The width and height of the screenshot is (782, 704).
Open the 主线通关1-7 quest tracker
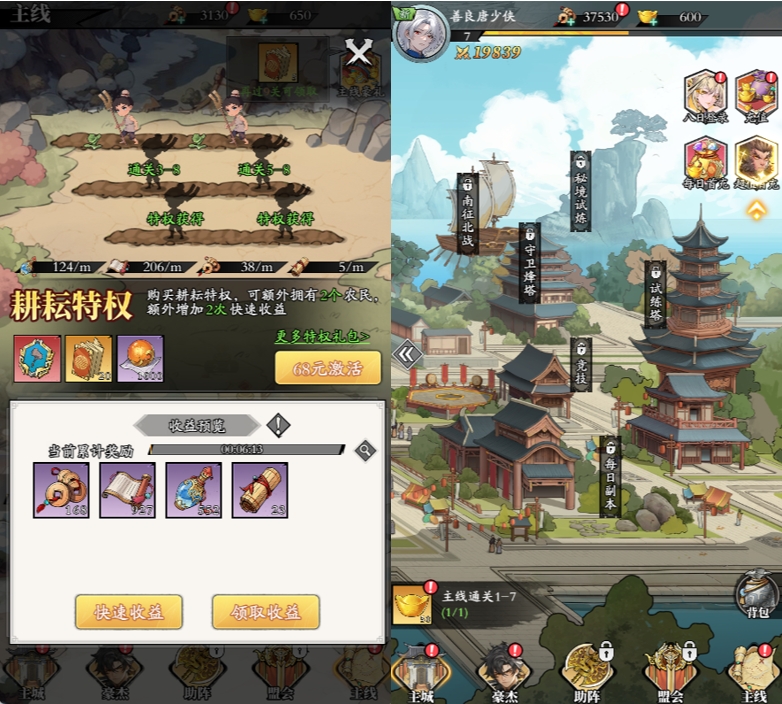(x=465, y=602)
